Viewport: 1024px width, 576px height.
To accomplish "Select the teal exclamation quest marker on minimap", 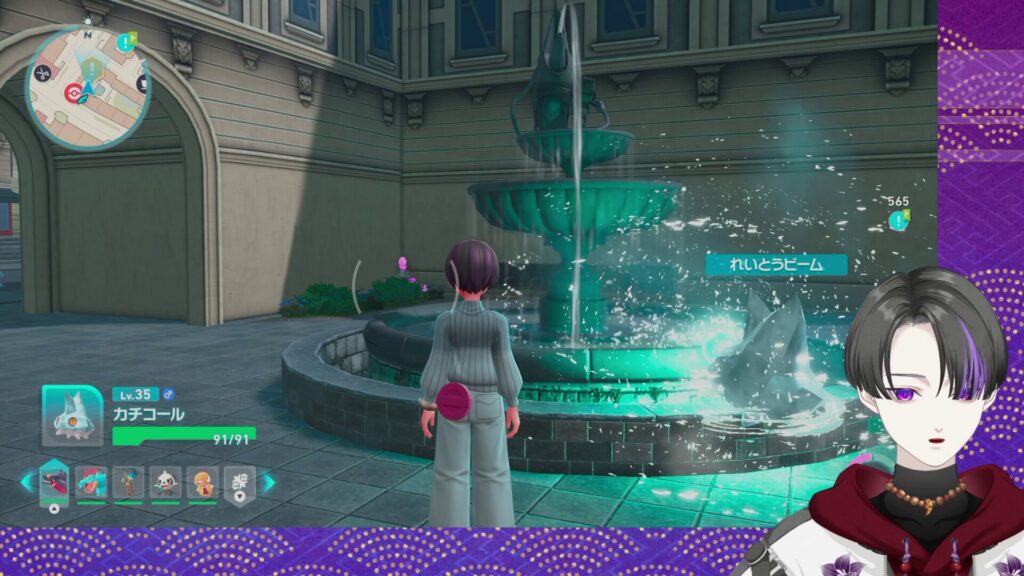I will [x=123, y=42].
